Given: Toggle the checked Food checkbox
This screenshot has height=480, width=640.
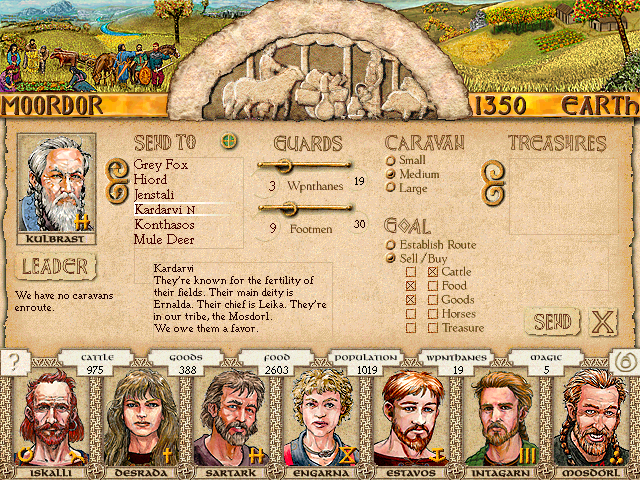Looking at the screenshot, I should coord(410,286).
